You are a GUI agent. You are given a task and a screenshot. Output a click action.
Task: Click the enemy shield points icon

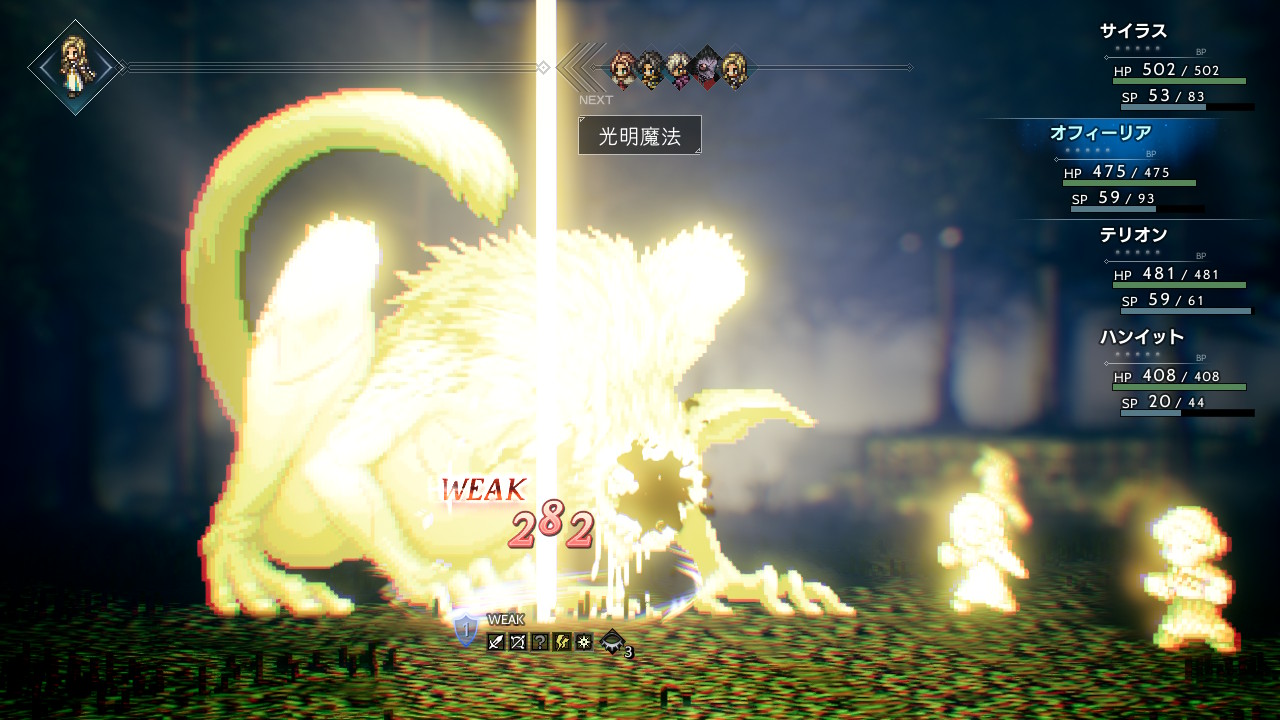click(x=466, y=631)
